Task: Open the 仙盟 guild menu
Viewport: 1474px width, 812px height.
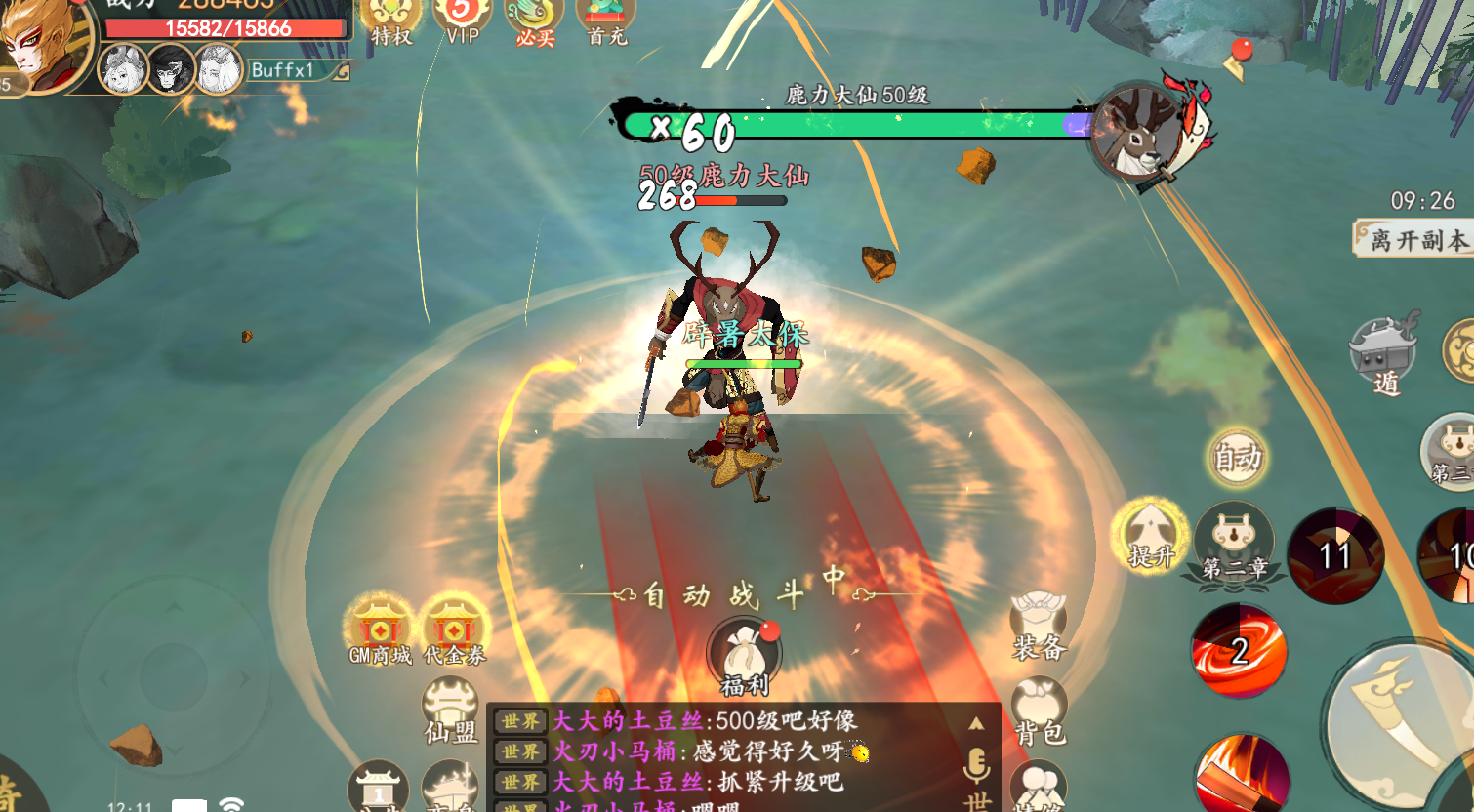Action: click(x=450, y=710)
